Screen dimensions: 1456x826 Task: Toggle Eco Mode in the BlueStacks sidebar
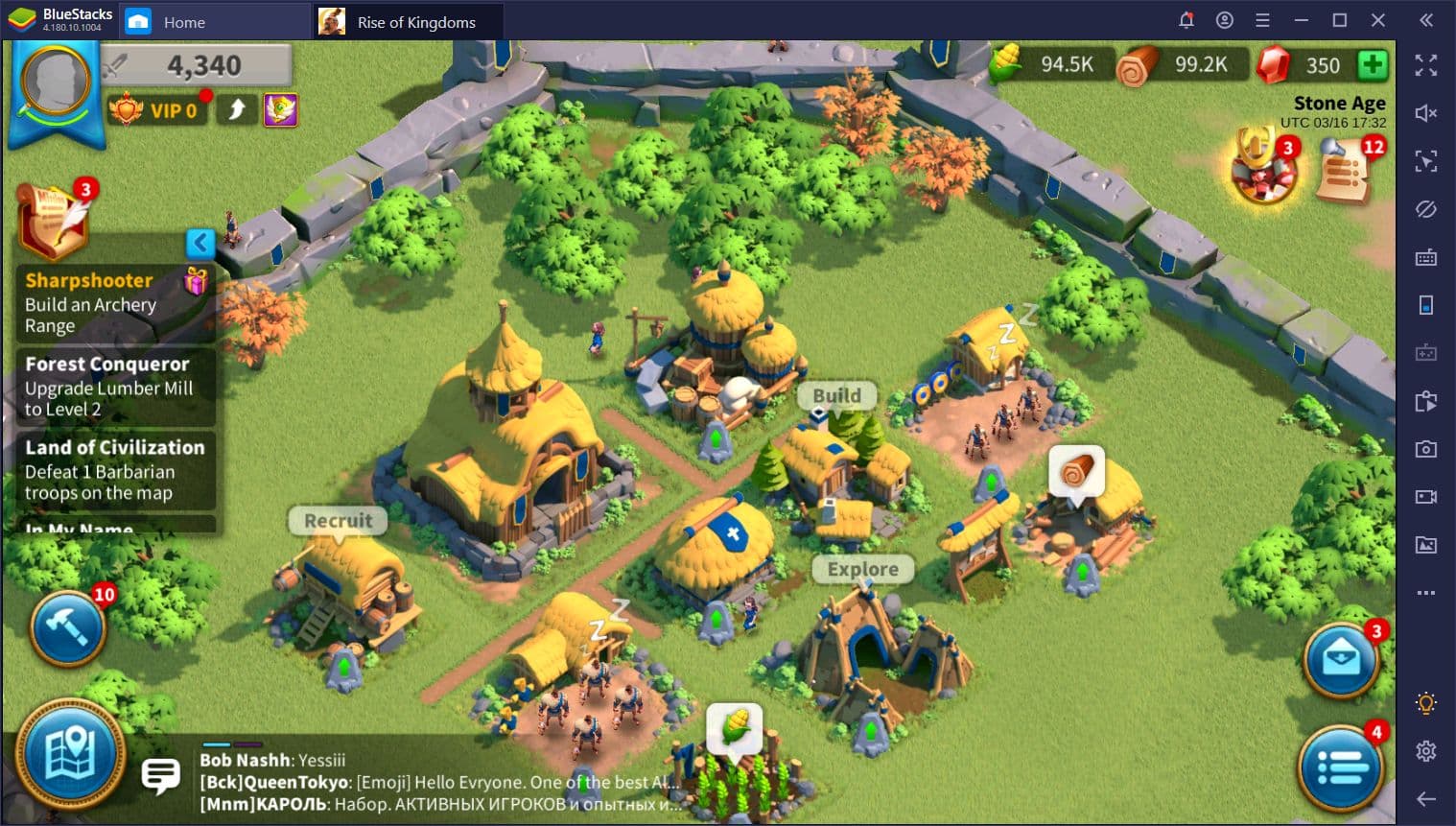coord(1426,209)
